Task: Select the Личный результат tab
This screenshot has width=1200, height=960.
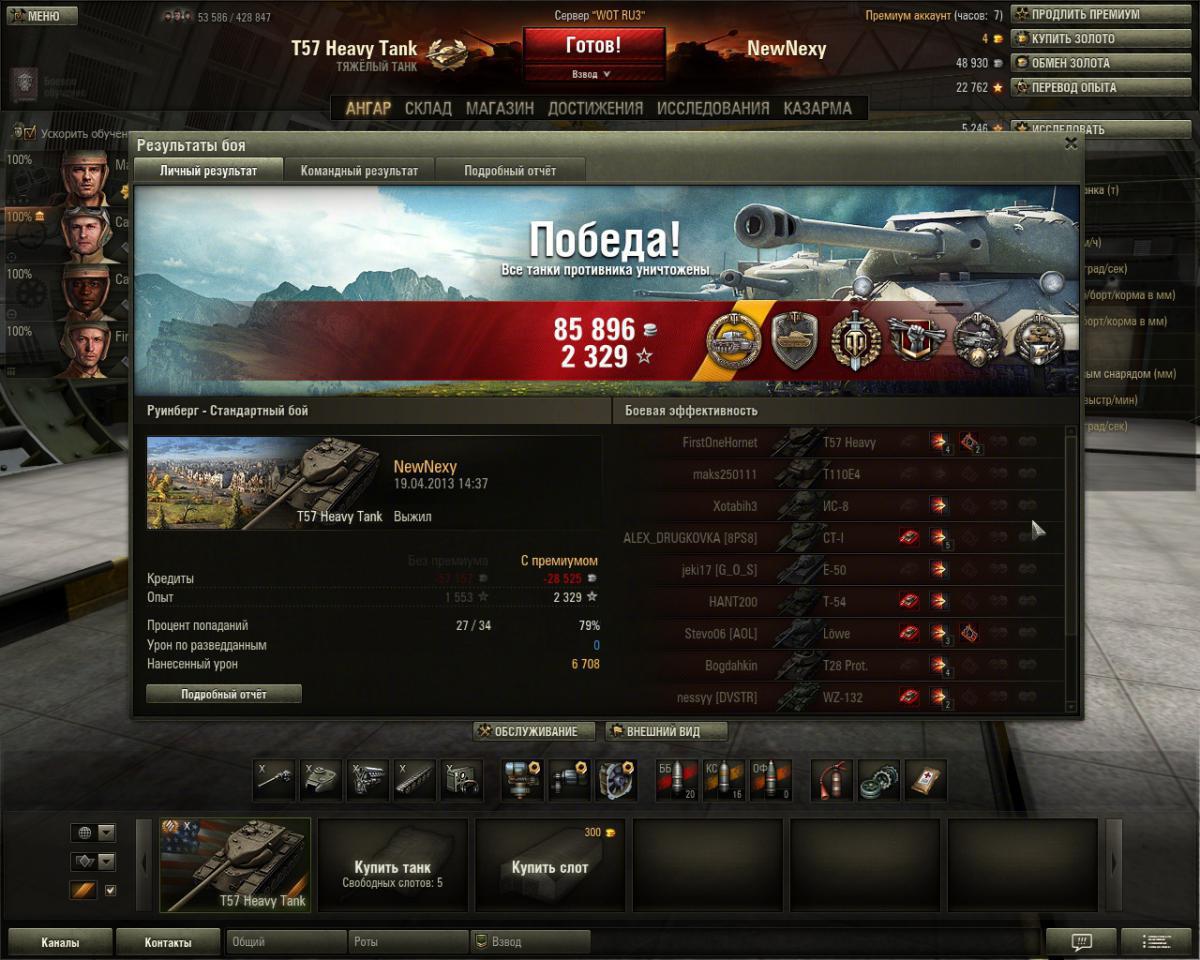Action: [208, 171]
